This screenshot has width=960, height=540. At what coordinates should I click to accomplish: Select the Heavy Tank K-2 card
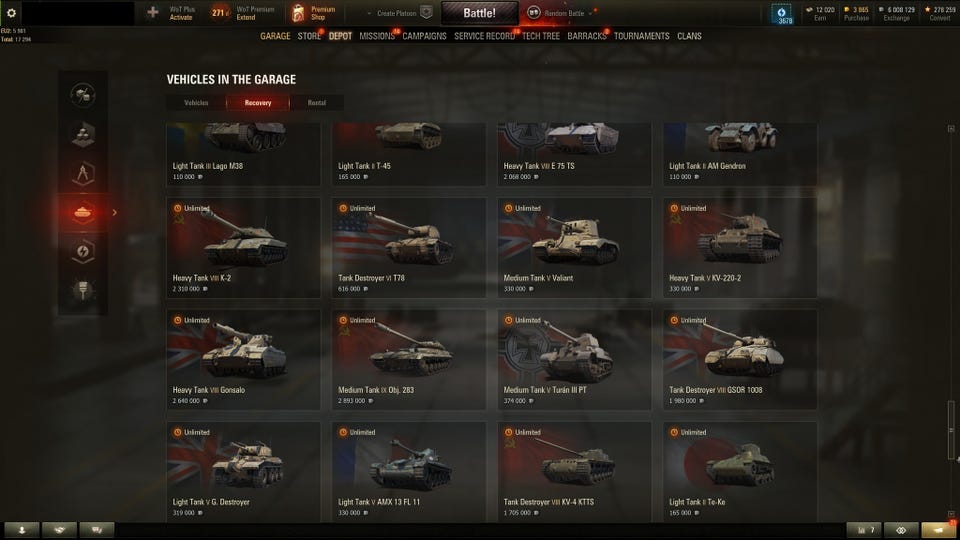[x=244, y=248]
